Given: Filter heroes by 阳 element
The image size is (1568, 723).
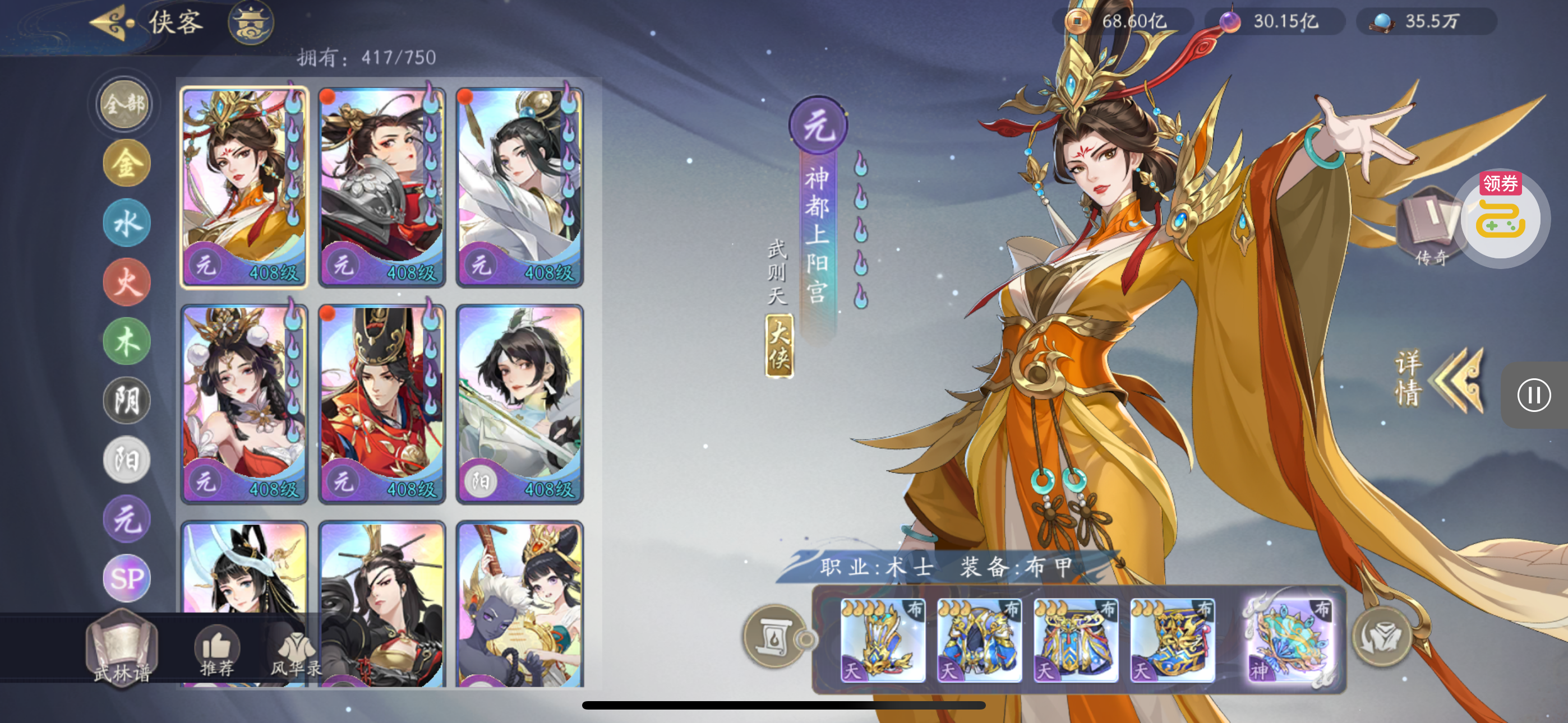Looking at the screenshot, I should tap(127, 460).
